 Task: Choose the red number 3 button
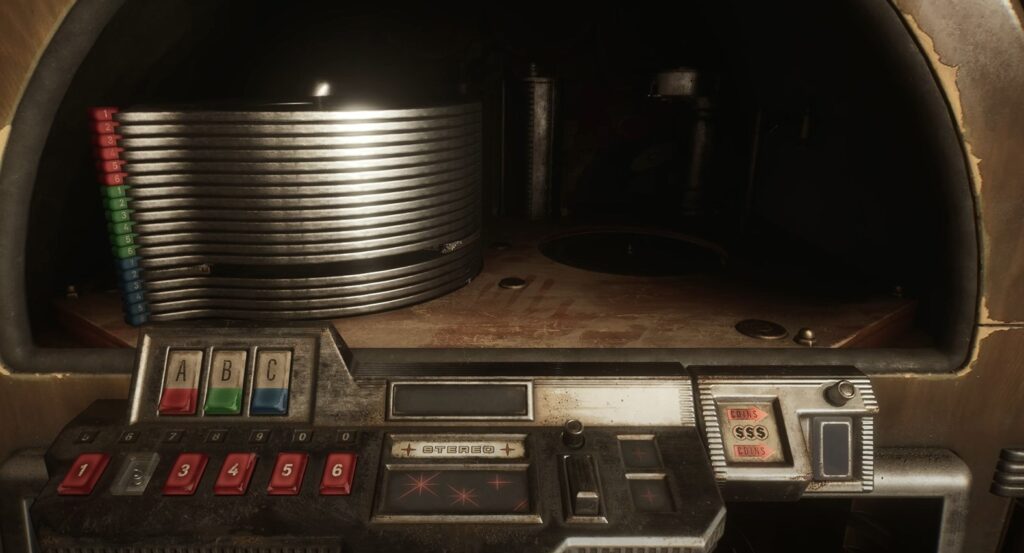point(186,473)
